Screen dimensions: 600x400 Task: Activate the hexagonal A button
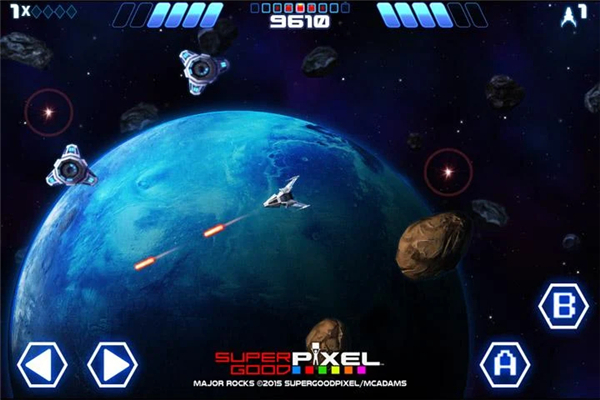pos(505,365)
